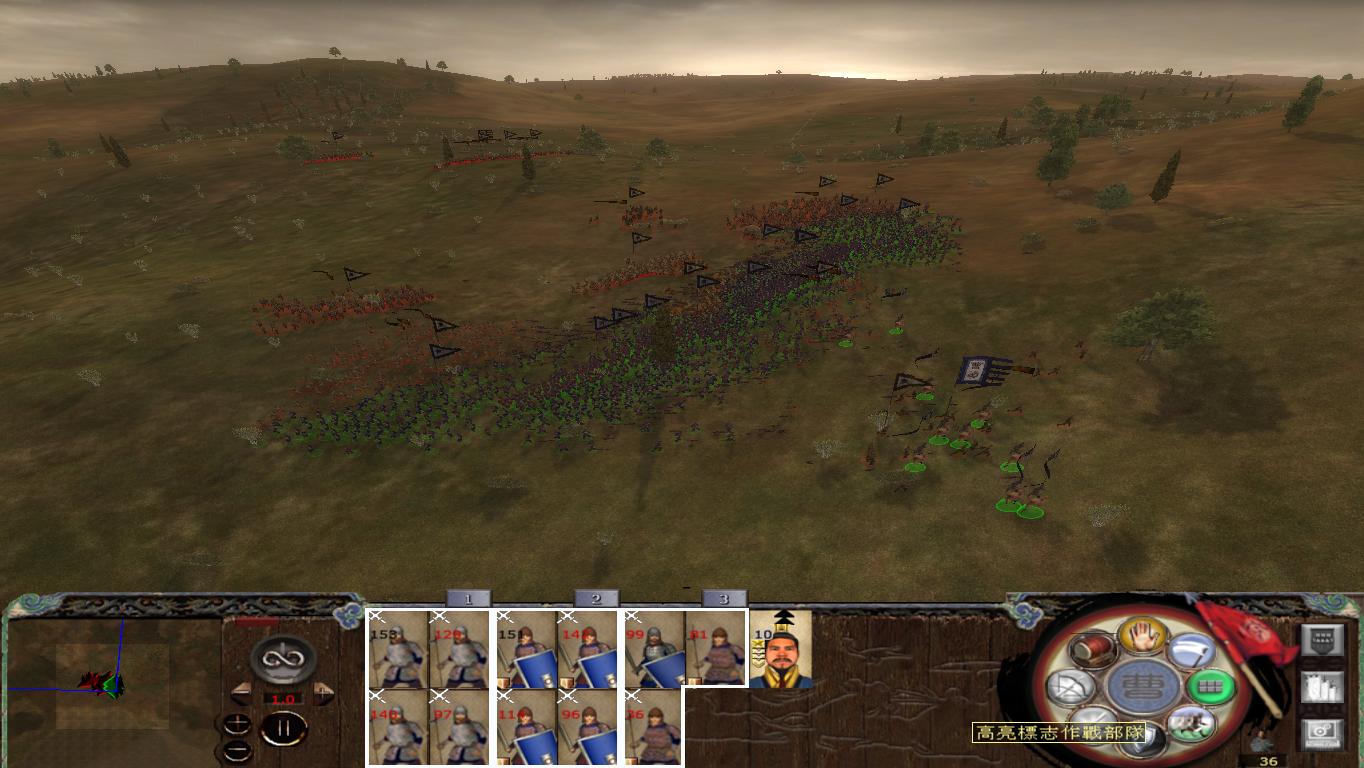Open the battle details icon on right panel
Screen dimensions: 1364x768
[1323, 688]
